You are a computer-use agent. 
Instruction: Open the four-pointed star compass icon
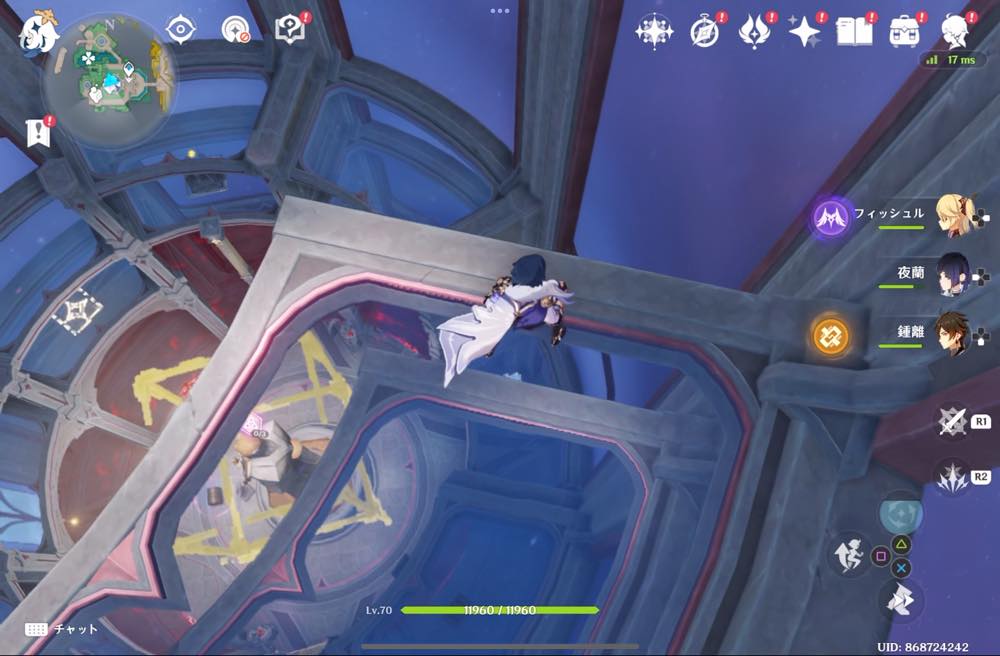click(x=654, y=32)
